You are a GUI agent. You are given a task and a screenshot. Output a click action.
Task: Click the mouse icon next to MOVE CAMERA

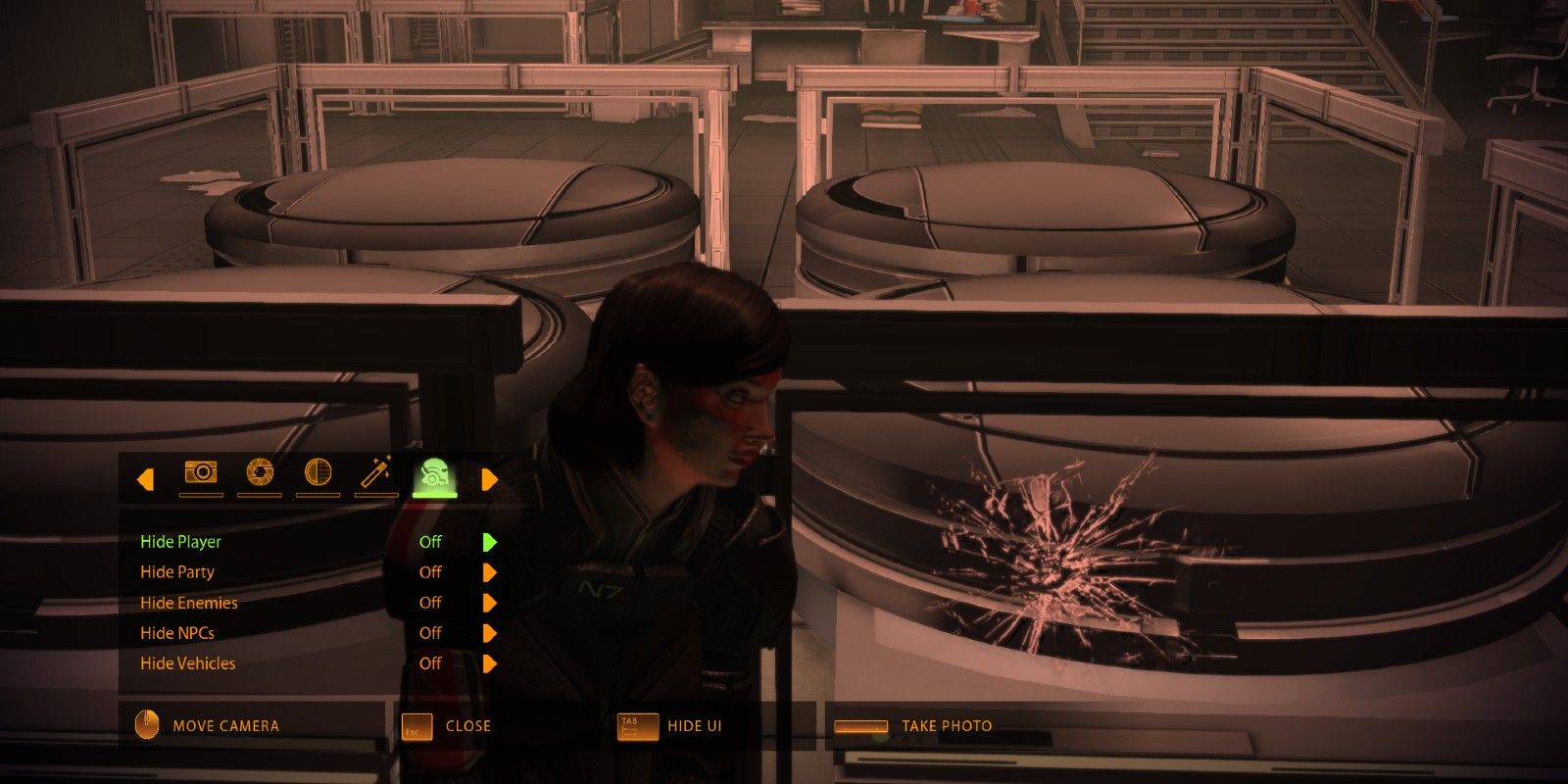point(146,725)
